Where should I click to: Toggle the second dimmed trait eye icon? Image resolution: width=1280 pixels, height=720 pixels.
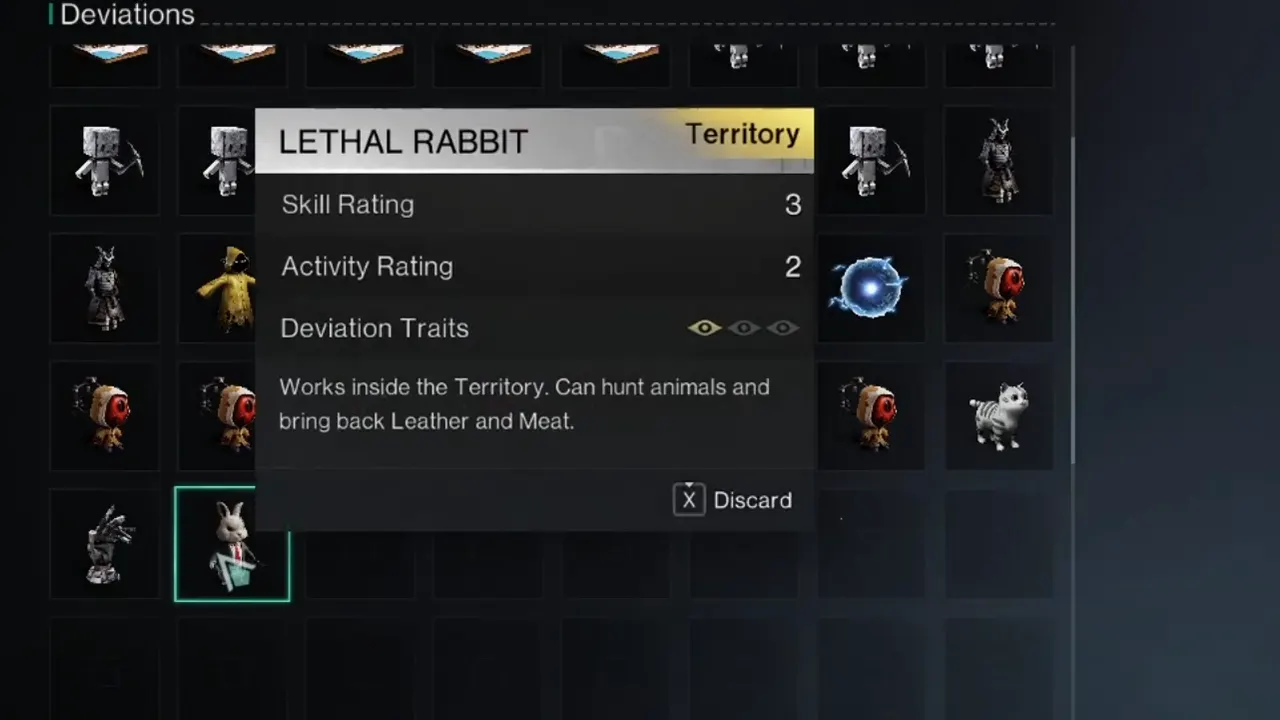coord(743,328)
